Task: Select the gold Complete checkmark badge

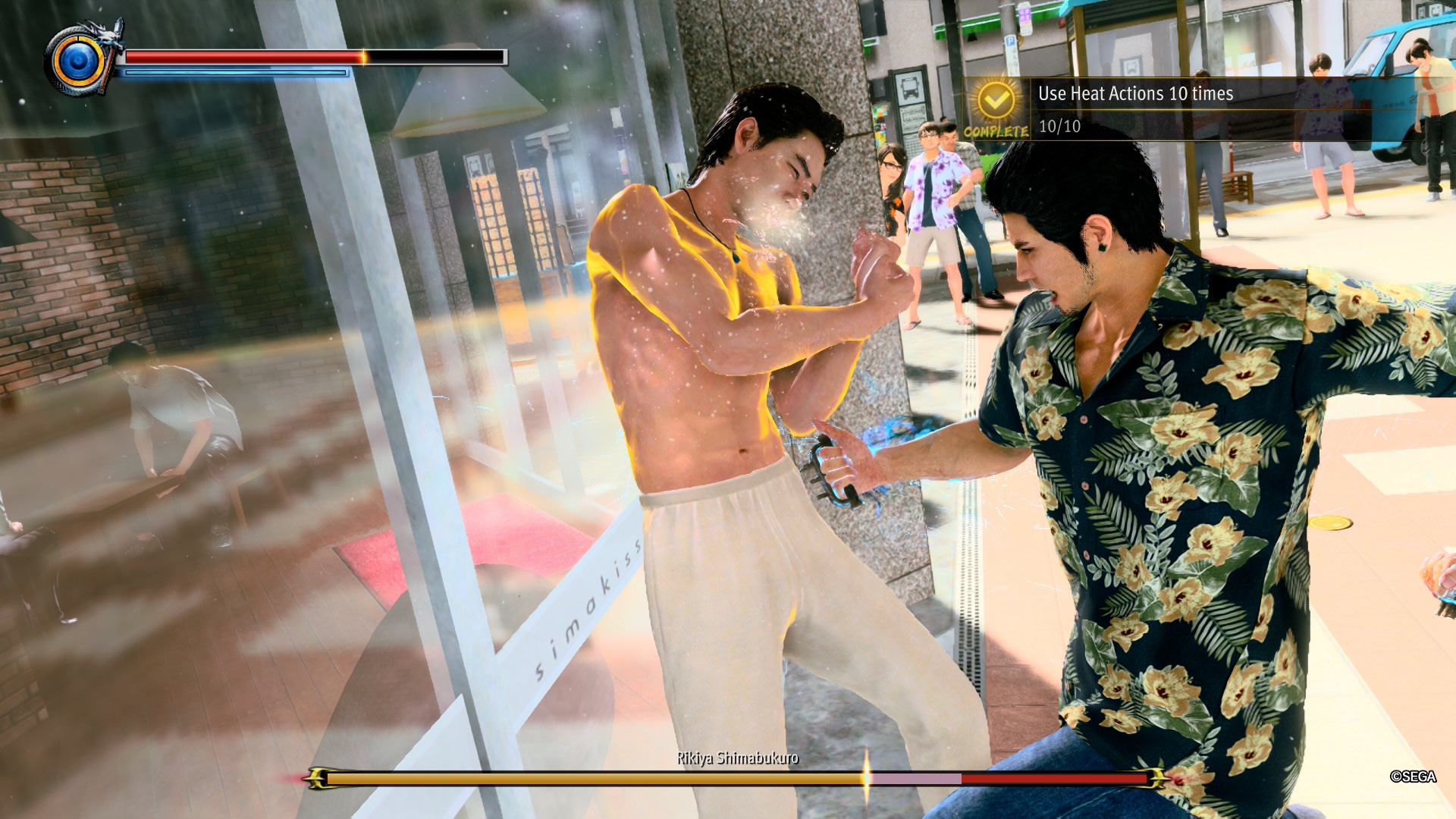Action: 996,100
